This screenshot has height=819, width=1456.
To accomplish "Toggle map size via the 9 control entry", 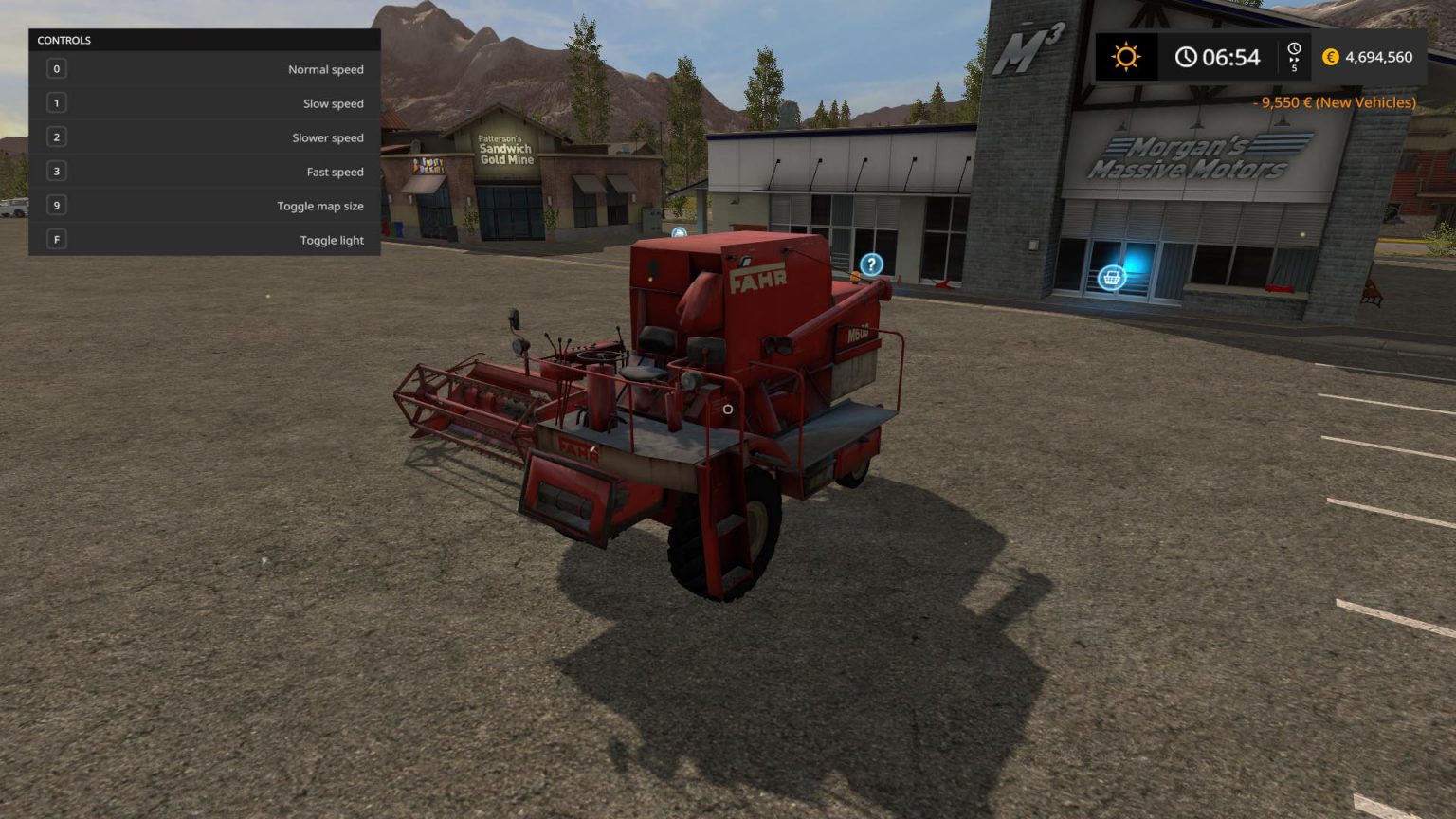I will pyautogui.click(x=206, y=206).
